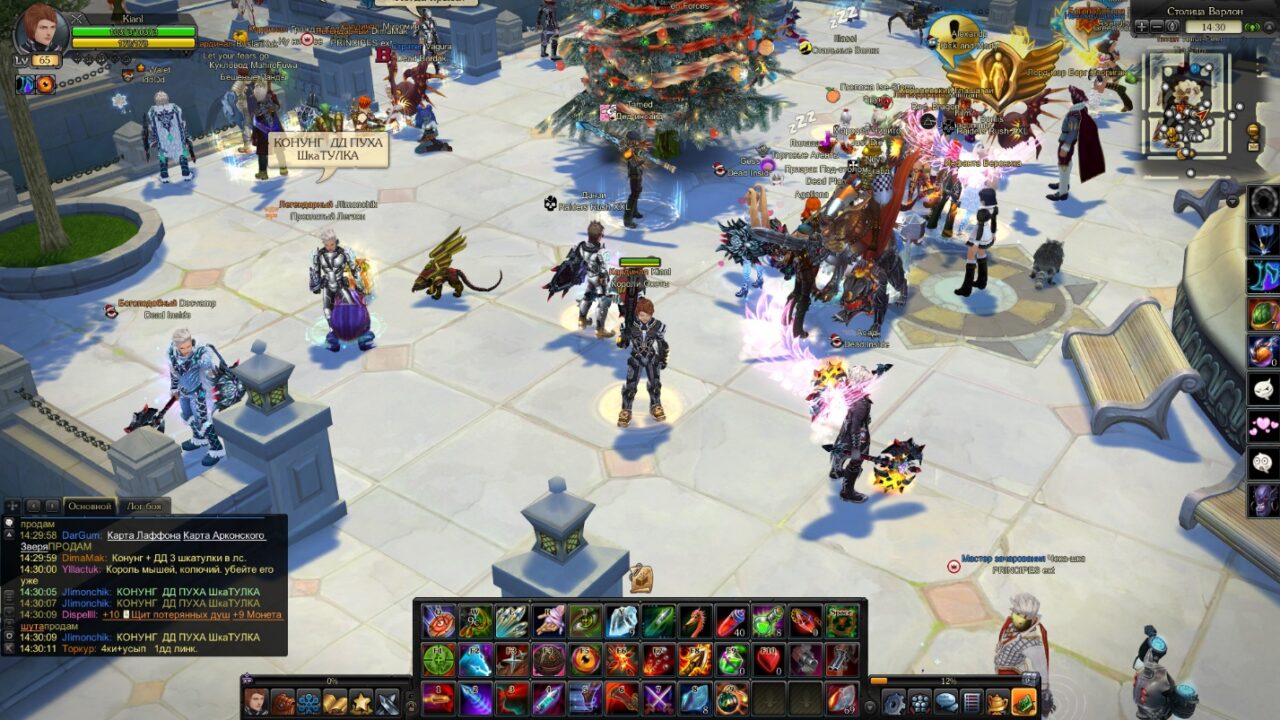Image resolution: width=1280 pixels, height=720 pixels.
Task: Select the white speech bubble side icon
Action: 1263,389
